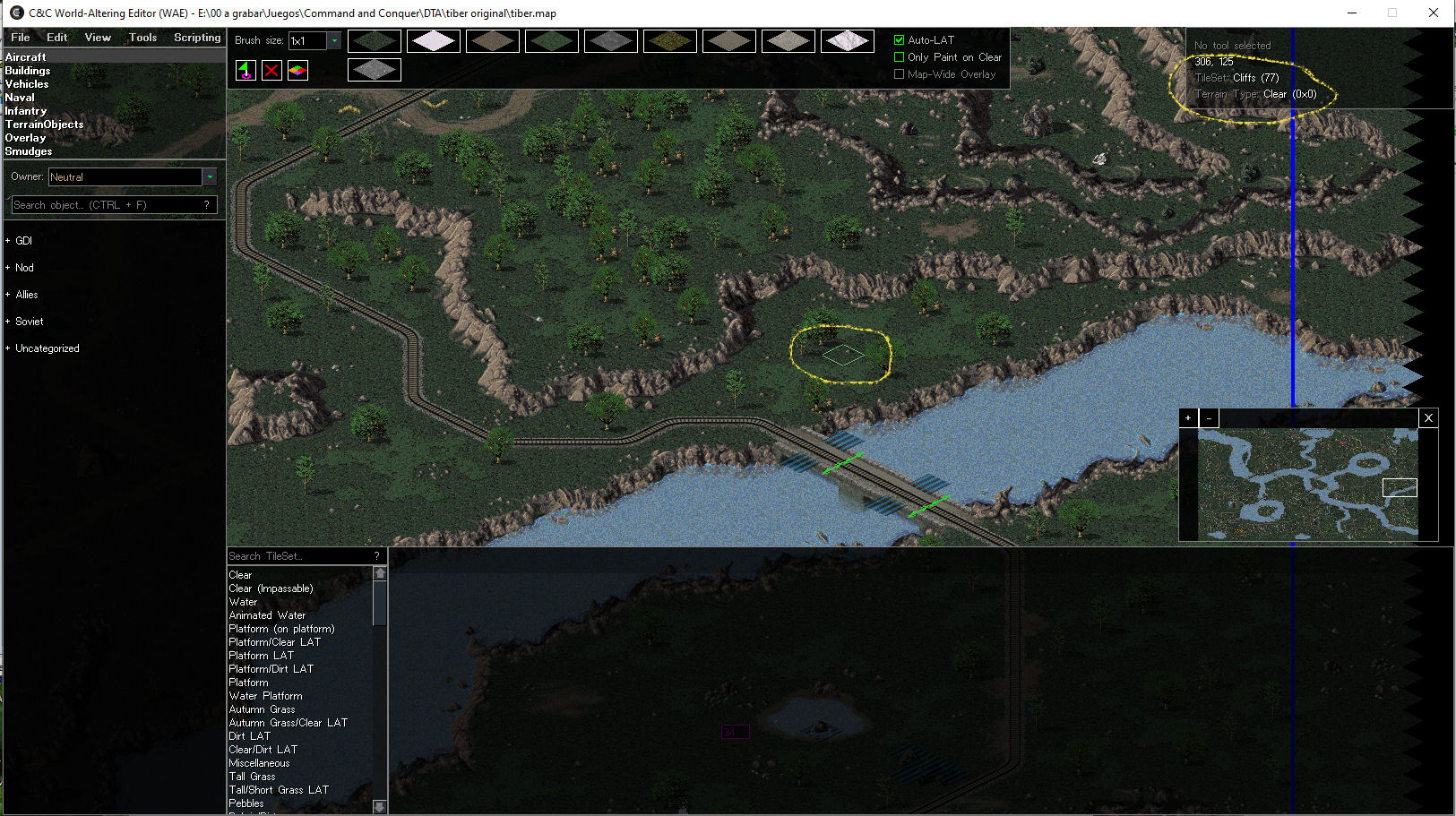Click the Search TileSet field
Image resolution: width=1456 pixels, height=816 pixels.
pyautogui.click(x=298, y=556)
